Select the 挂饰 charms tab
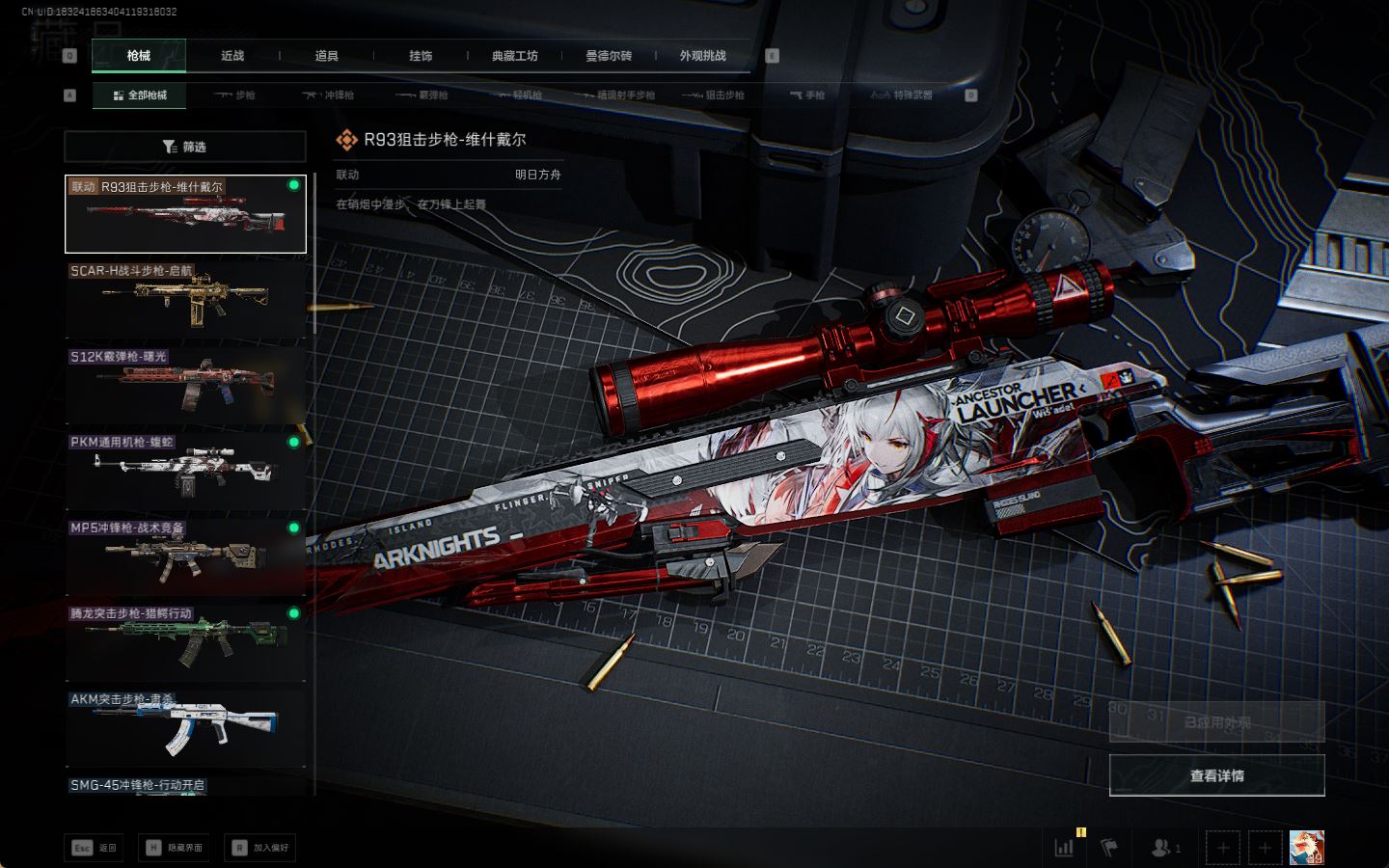The height and width of the screenshot is (868, 1389). 421,56
